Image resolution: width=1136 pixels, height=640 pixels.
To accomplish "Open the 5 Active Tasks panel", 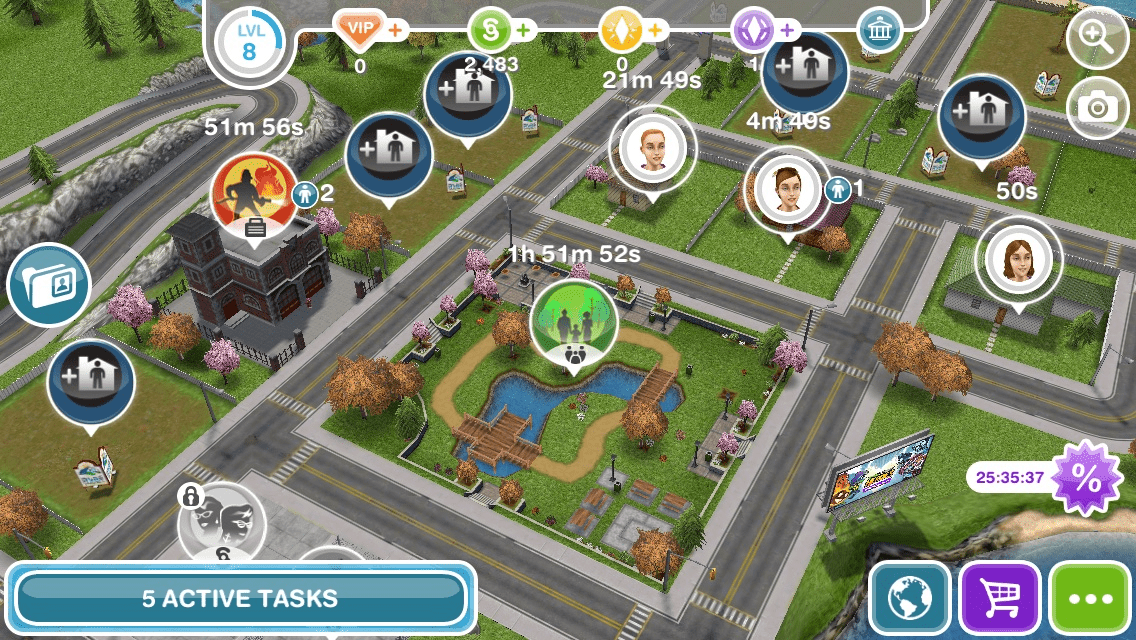I will [240, 598].
